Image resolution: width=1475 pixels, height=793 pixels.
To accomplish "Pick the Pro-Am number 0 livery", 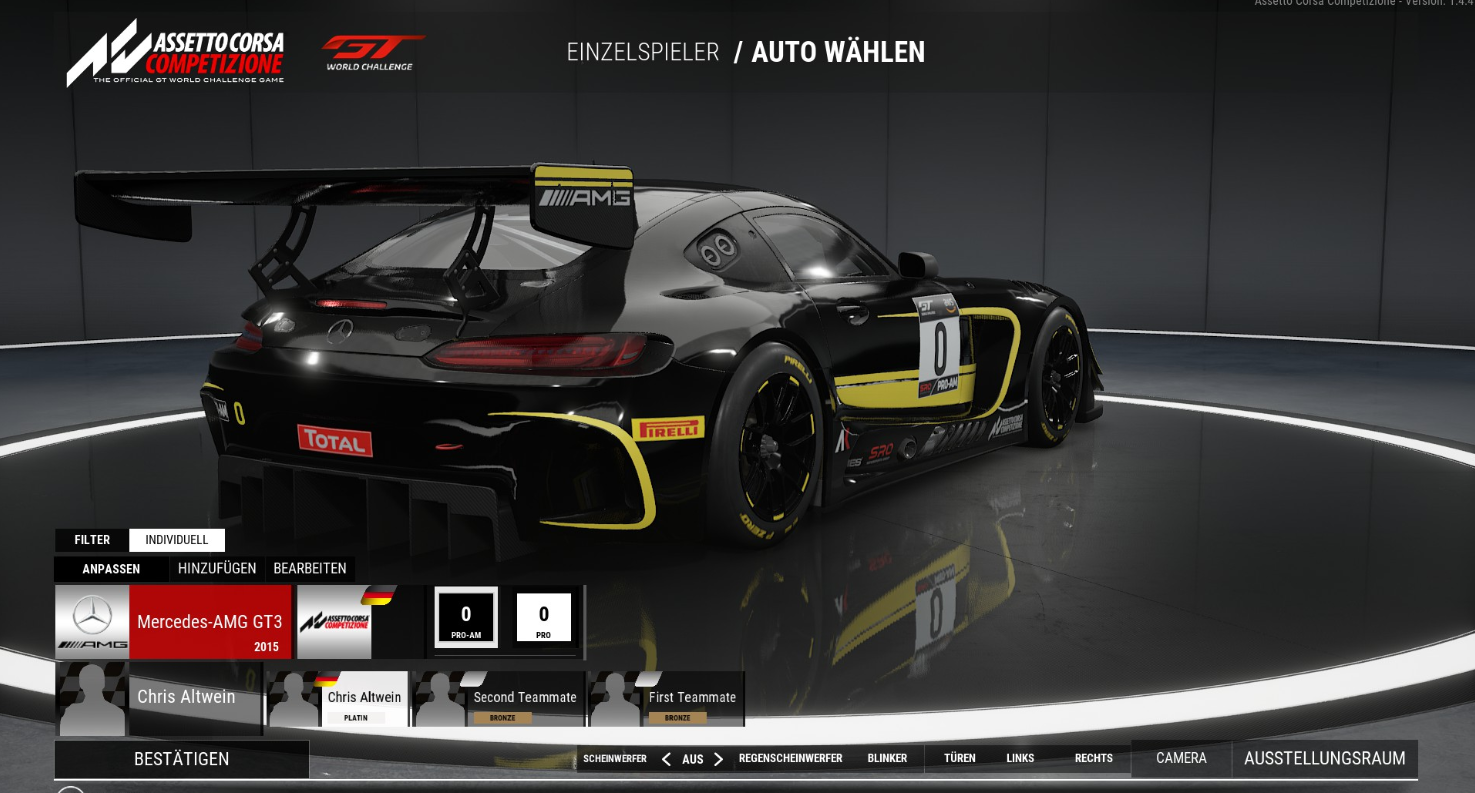I will pyautogui.click(x=466, y=617).
